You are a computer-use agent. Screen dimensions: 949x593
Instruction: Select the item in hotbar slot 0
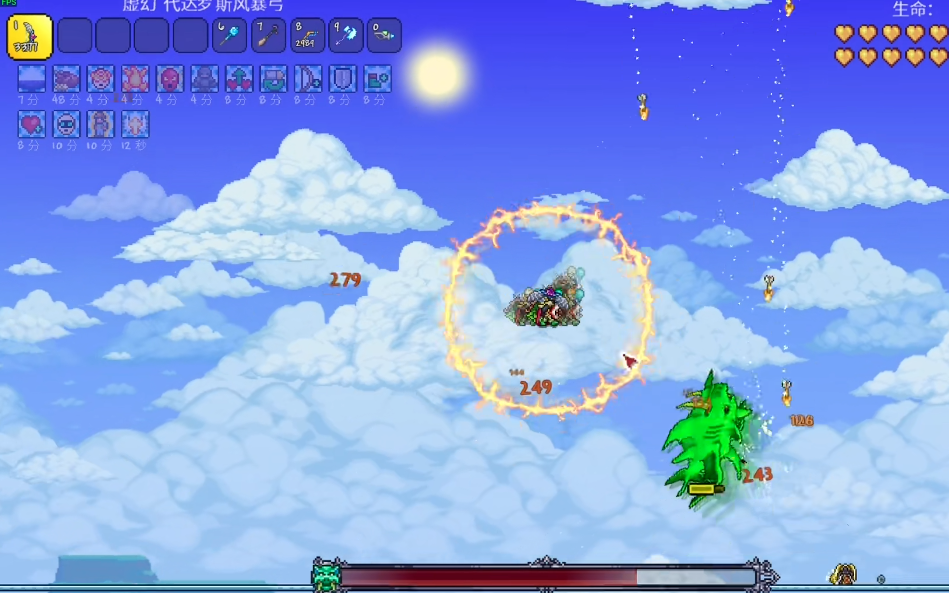point(384,36)
